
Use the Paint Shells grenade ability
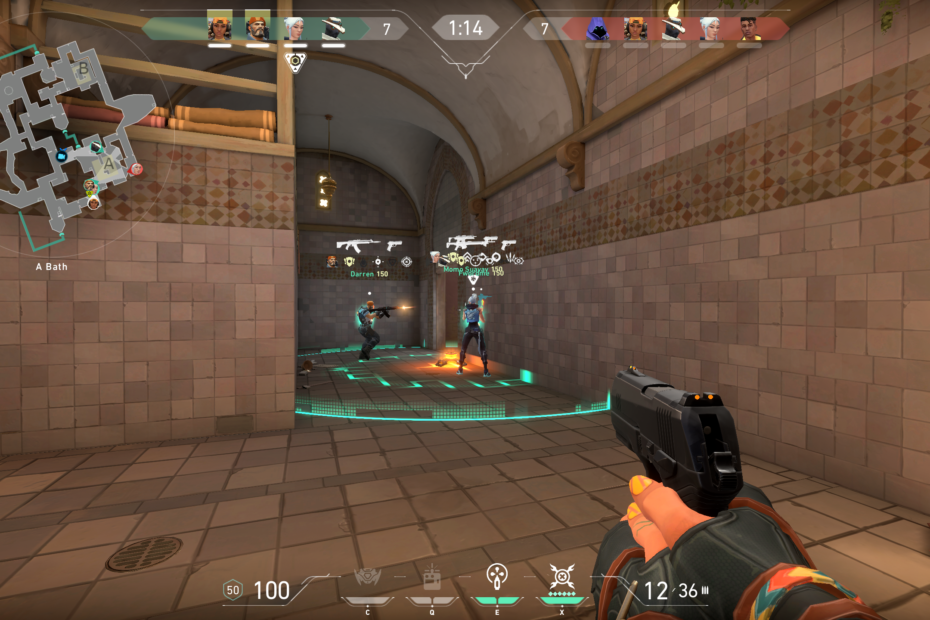click(497, 577)
